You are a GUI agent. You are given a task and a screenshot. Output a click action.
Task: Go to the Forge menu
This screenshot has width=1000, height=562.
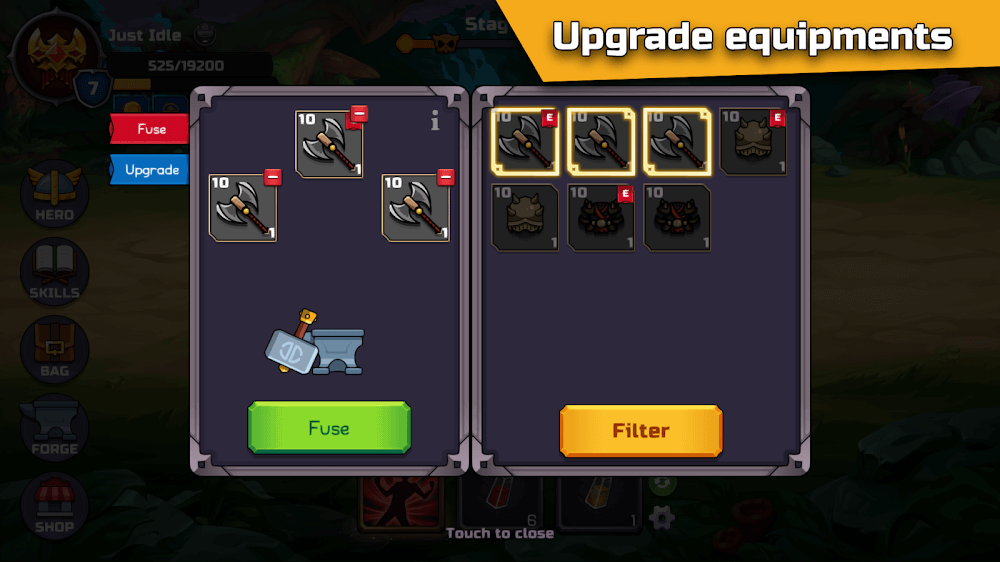[54, 427]
